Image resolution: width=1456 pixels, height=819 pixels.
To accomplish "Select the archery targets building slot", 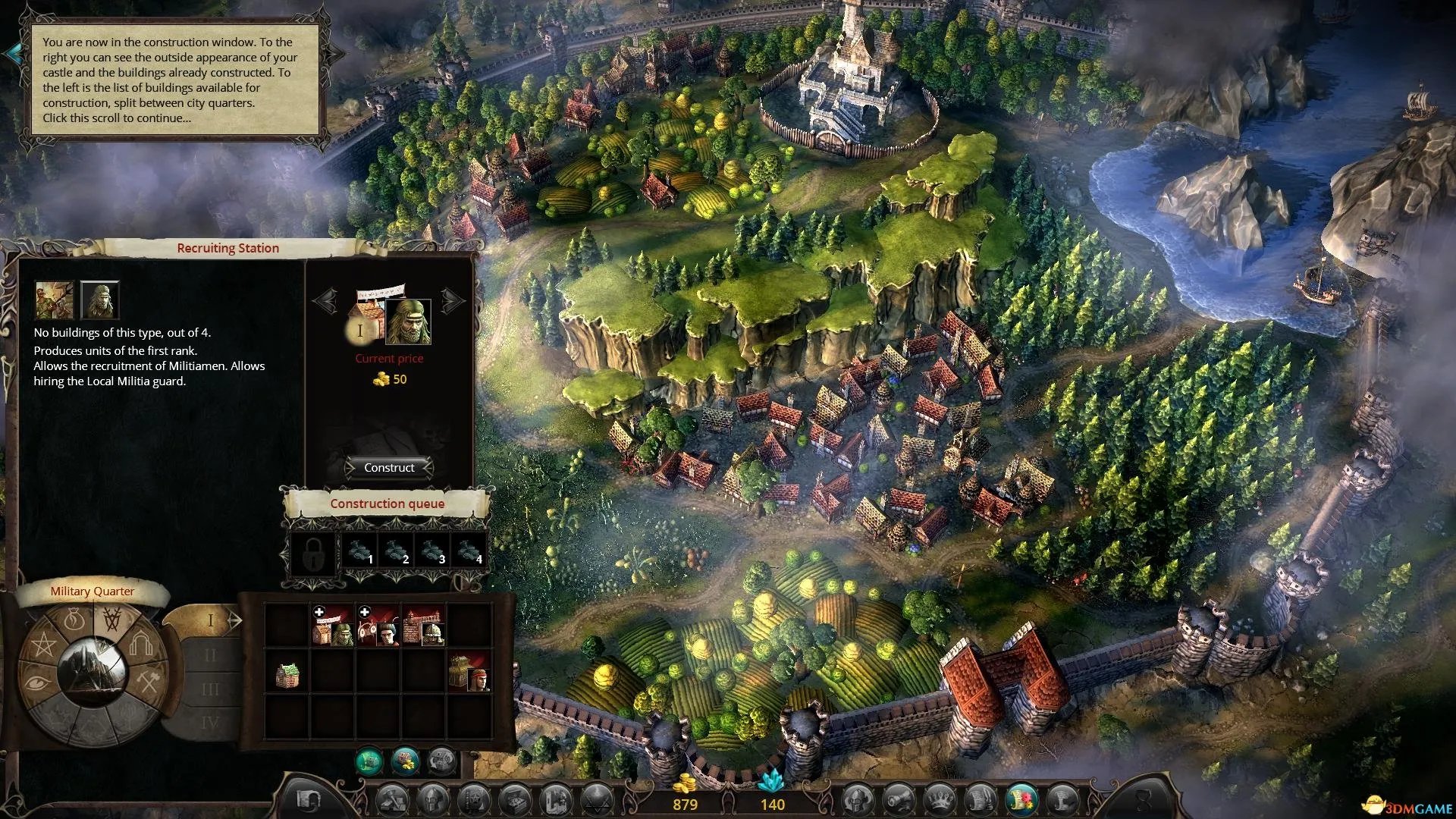I will tap(378, 626).
